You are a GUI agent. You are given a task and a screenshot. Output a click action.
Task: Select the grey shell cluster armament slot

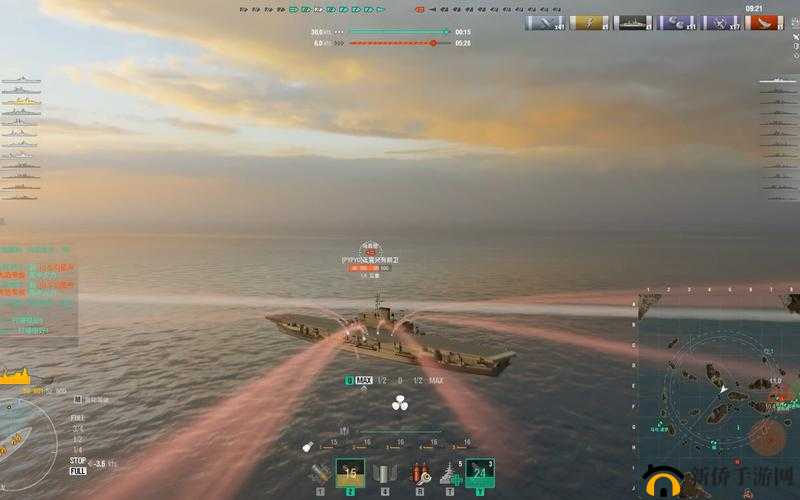383,473
